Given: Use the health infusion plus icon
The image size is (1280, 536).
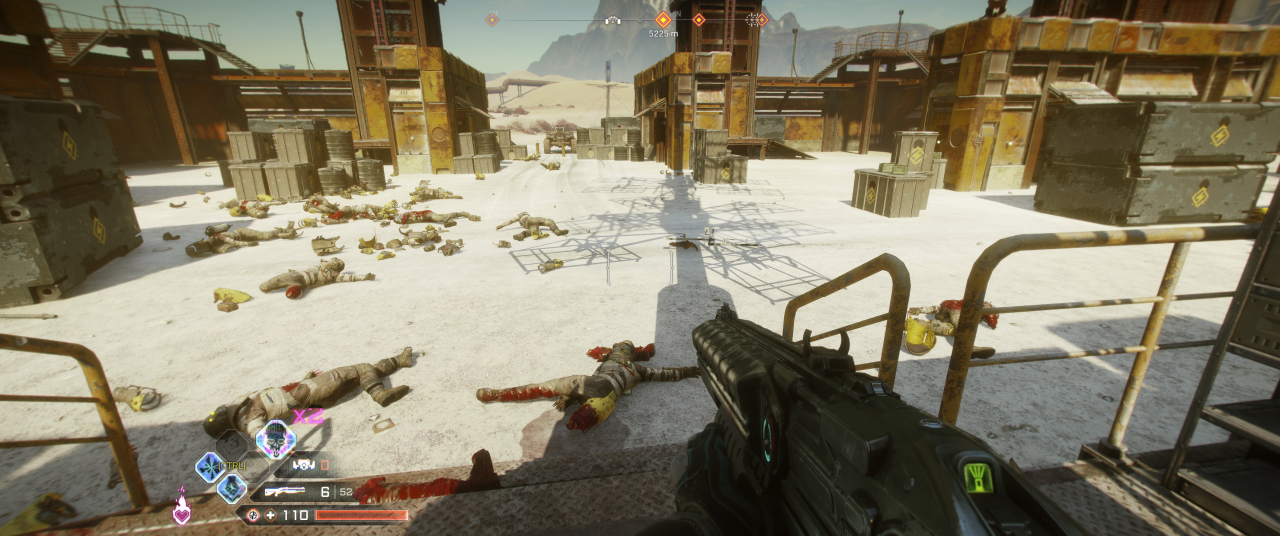Looking at the screenshot, I should tap(270, 515).
